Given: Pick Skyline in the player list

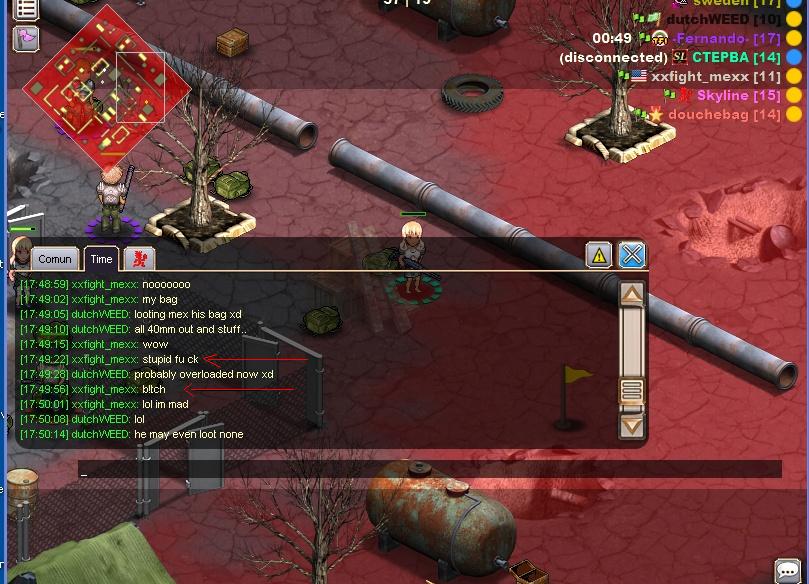Looking at the screenshot, I should point(737,95).
